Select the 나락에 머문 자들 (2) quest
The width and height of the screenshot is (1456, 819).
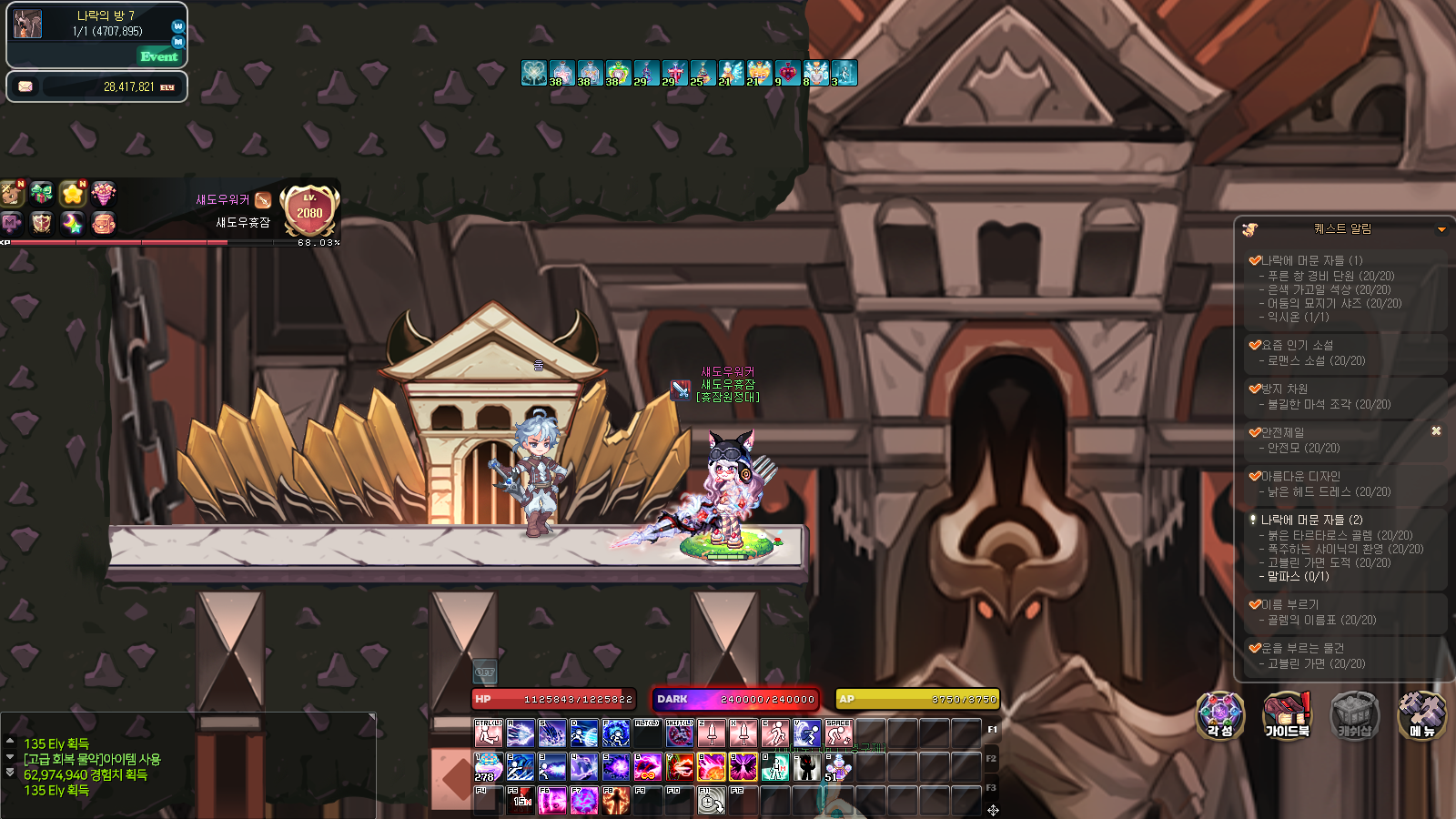[x=1311, y=520]
